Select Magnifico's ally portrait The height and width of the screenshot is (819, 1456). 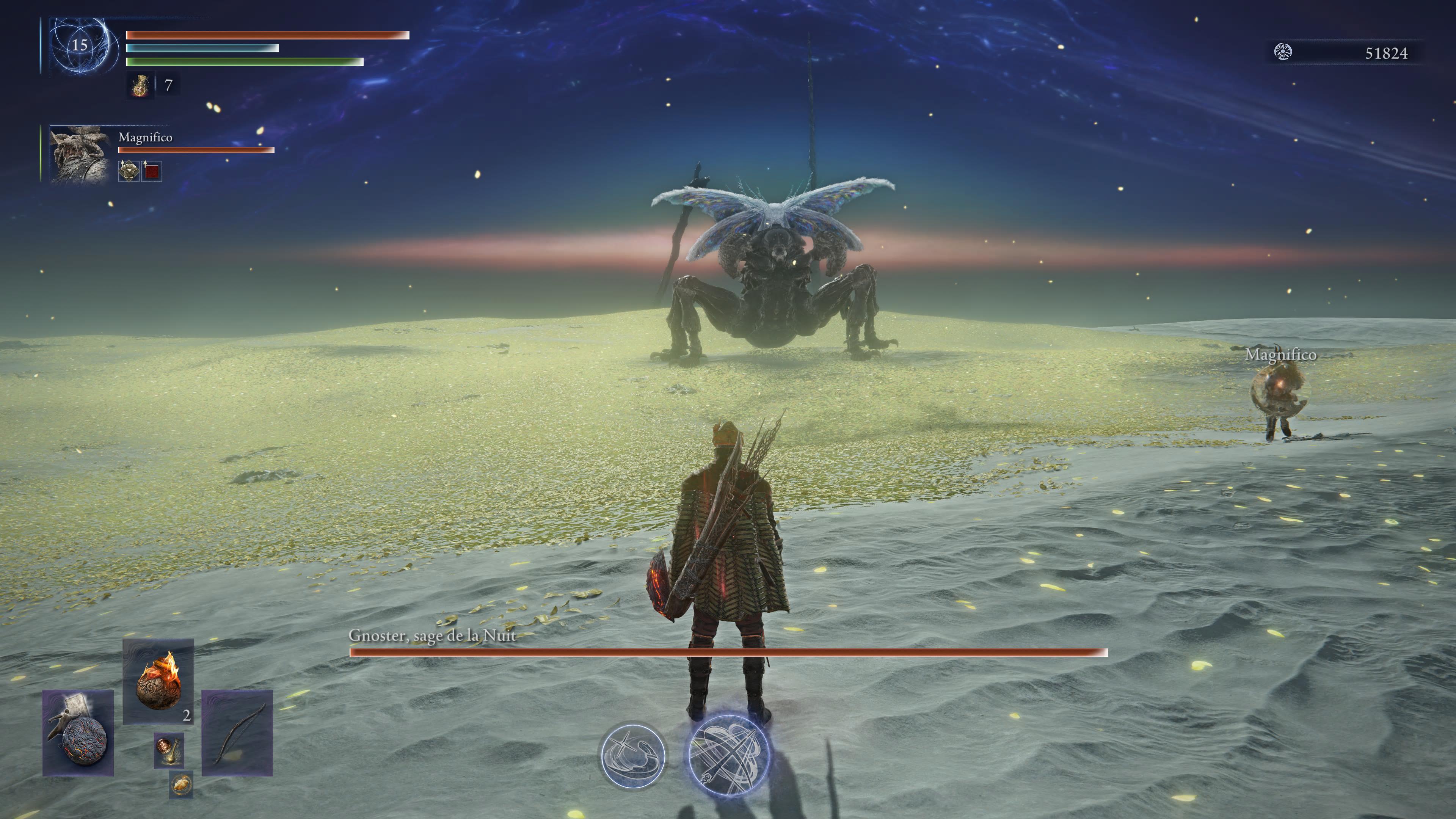click(x=79, y=154)
